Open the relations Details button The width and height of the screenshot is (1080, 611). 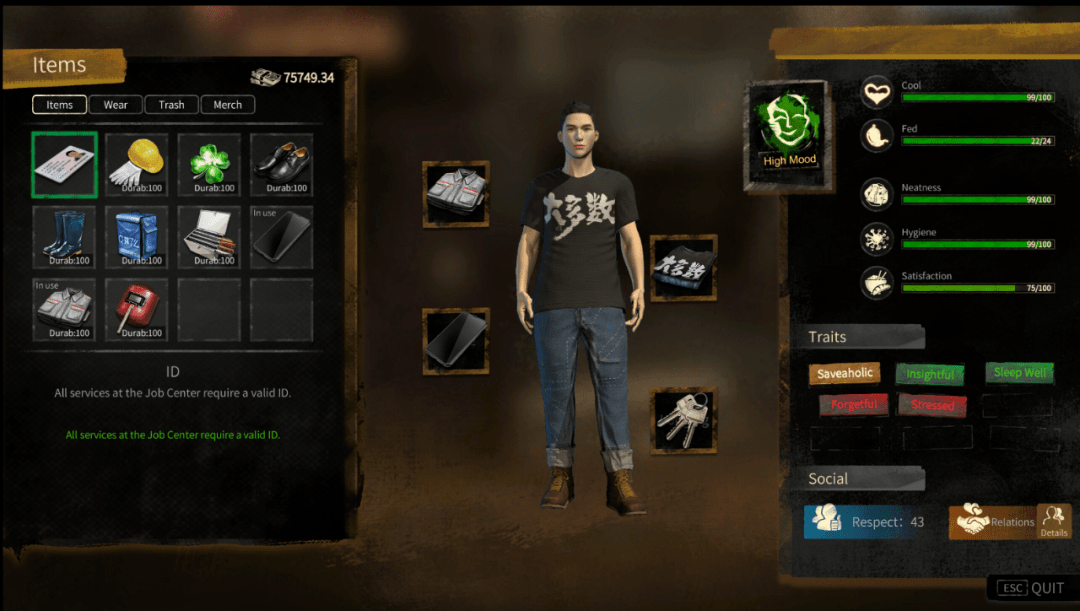pos(1054,521)
